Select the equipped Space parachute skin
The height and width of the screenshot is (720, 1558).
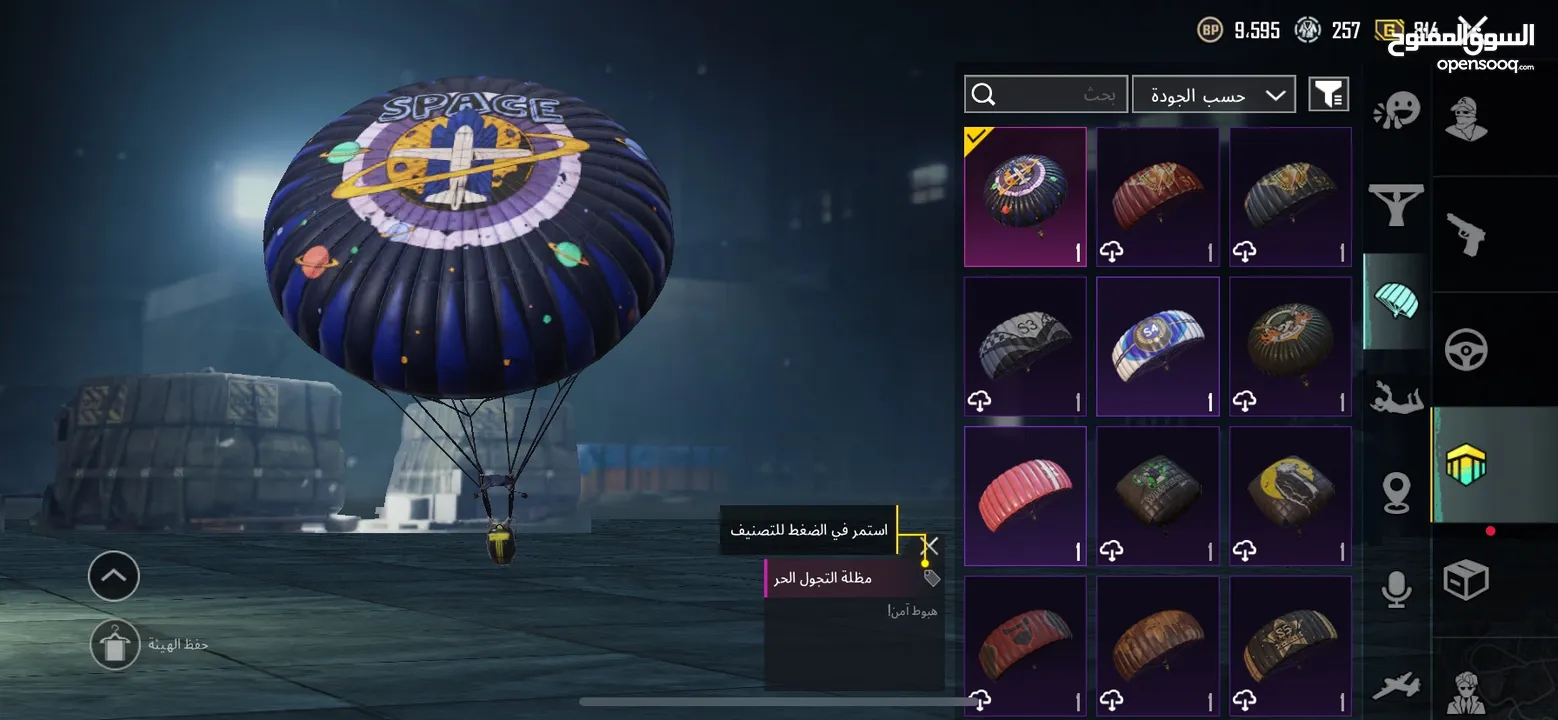(x=1025, y=197)
